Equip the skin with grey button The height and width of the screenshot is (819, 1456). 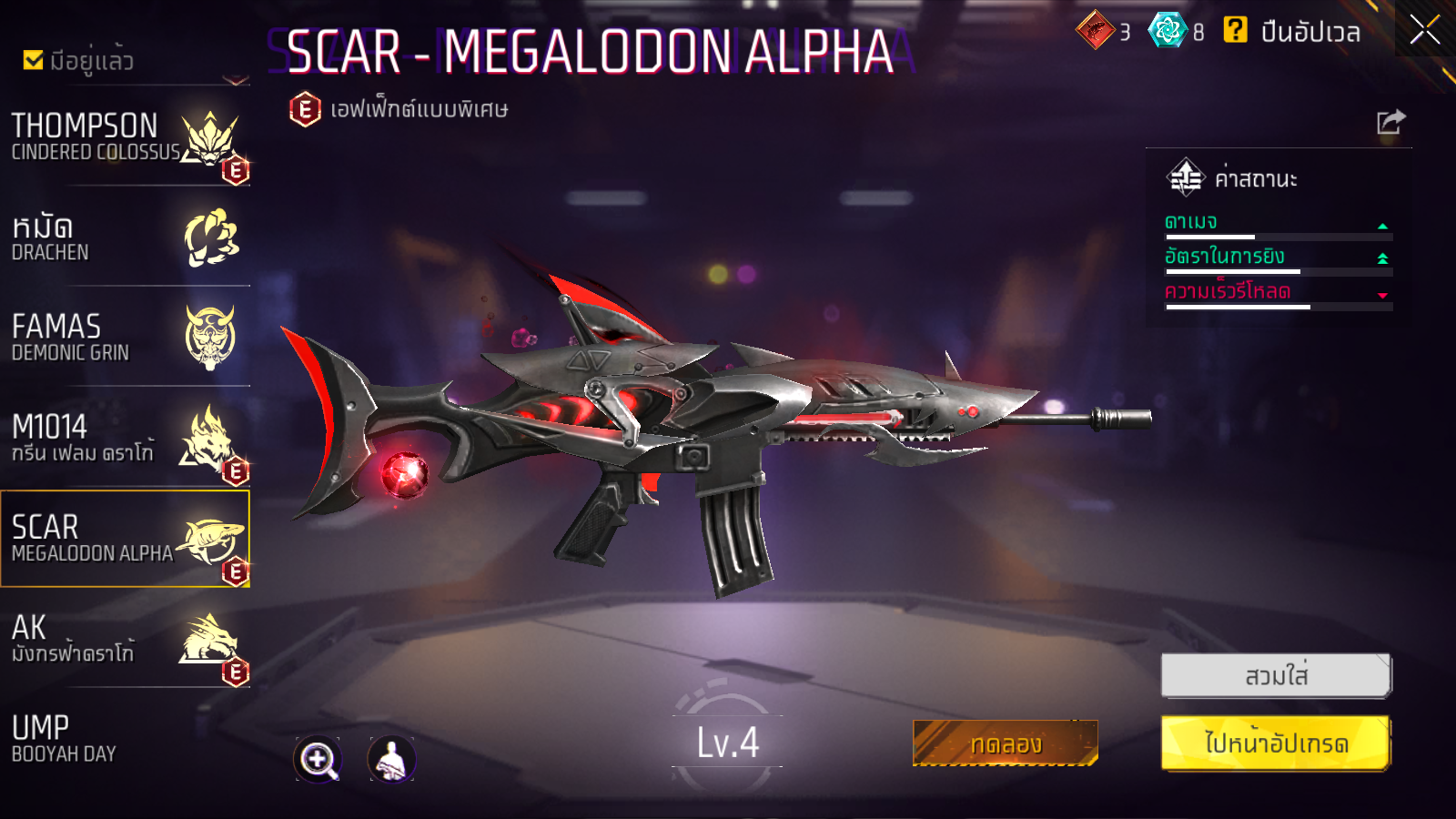(1276, 676)
